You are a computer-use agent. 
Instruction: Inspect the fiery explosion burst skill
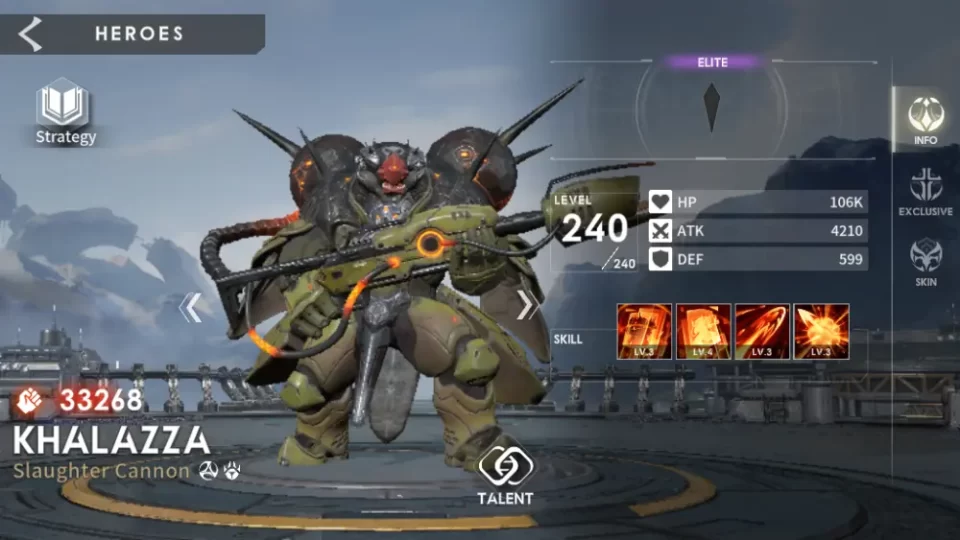click(x=821, y=331)
